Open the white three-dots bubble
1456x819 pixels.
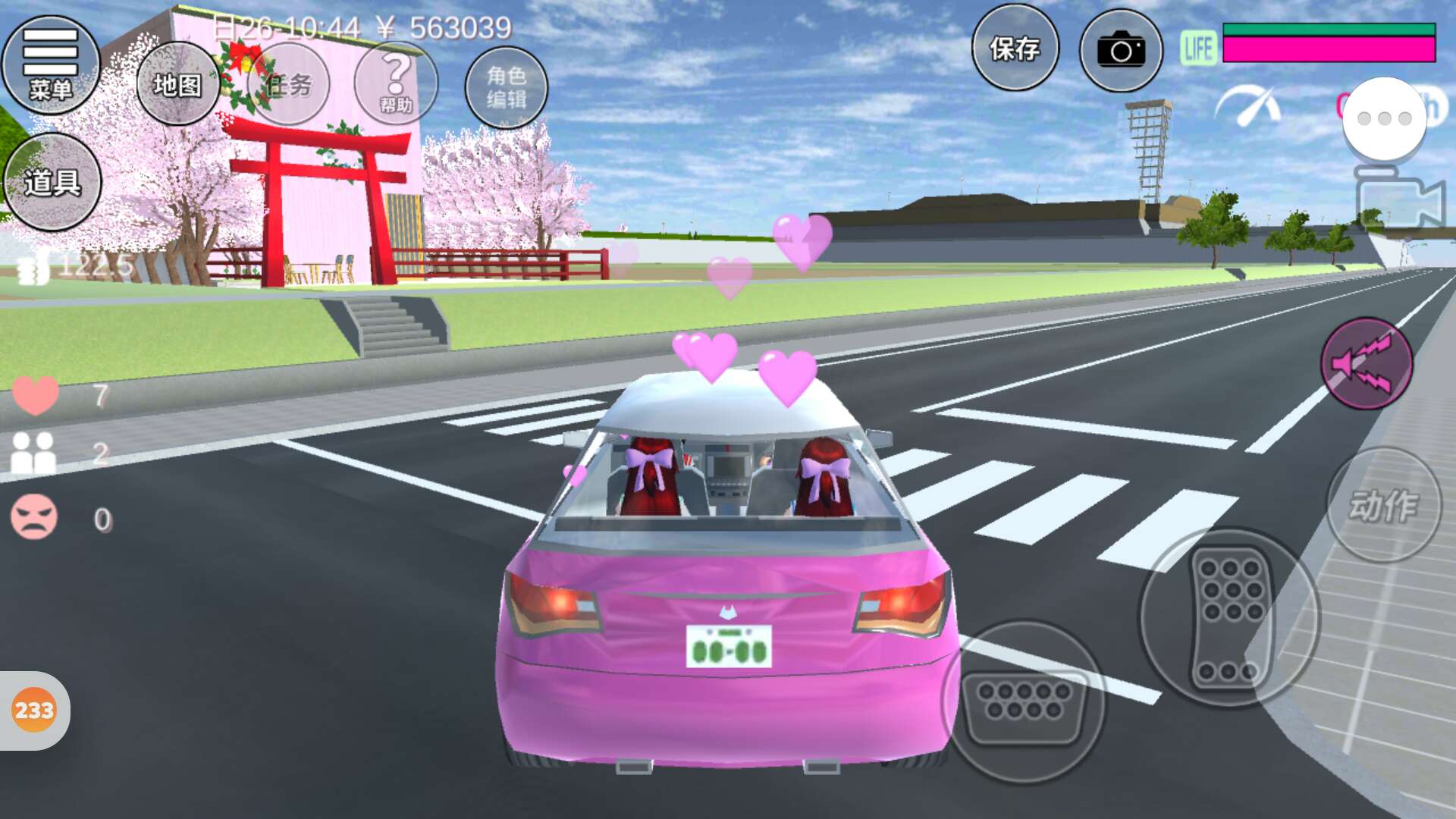(1384, 118)
